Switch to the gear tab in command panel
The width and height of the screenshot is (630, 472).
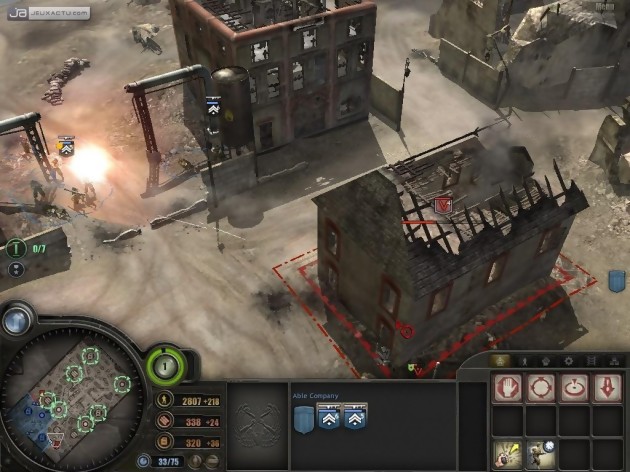tap(569, 360)
